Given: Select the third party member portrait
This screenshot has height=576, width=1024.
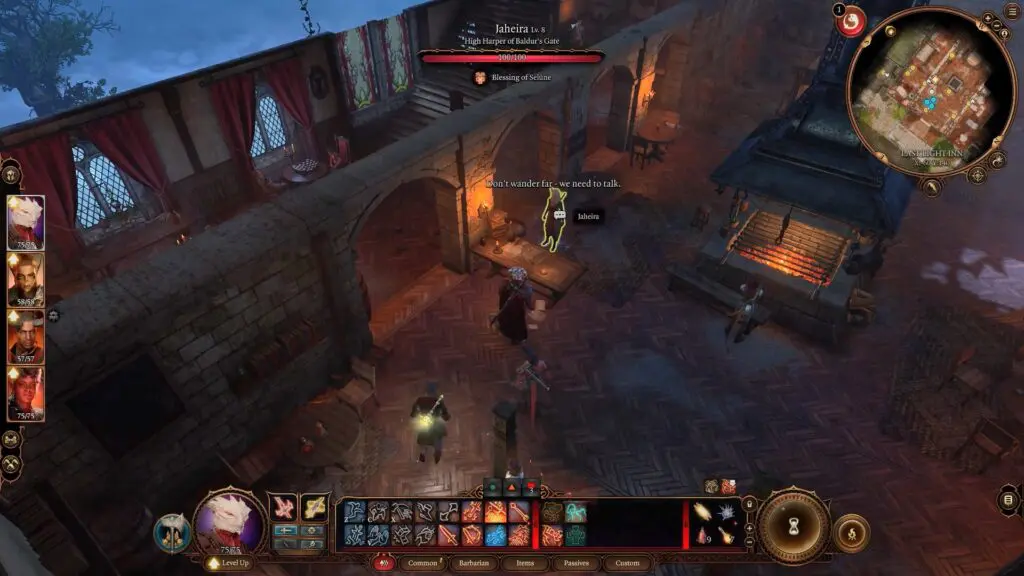Looking at the screenshot, I should click(x=25, y=336).
